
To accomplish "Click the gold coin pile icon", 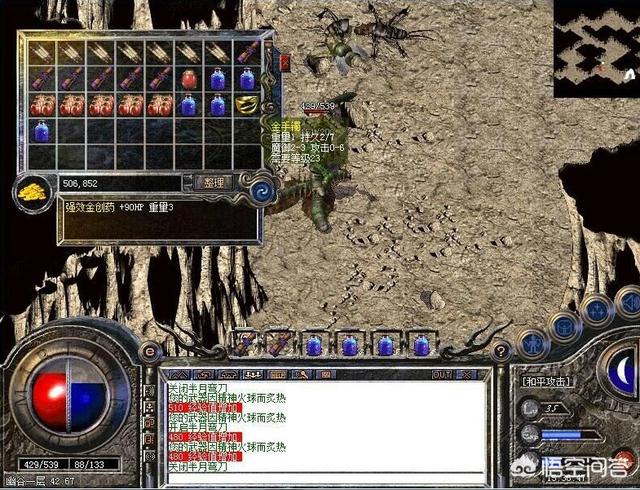I will click(x=33, y=192).
